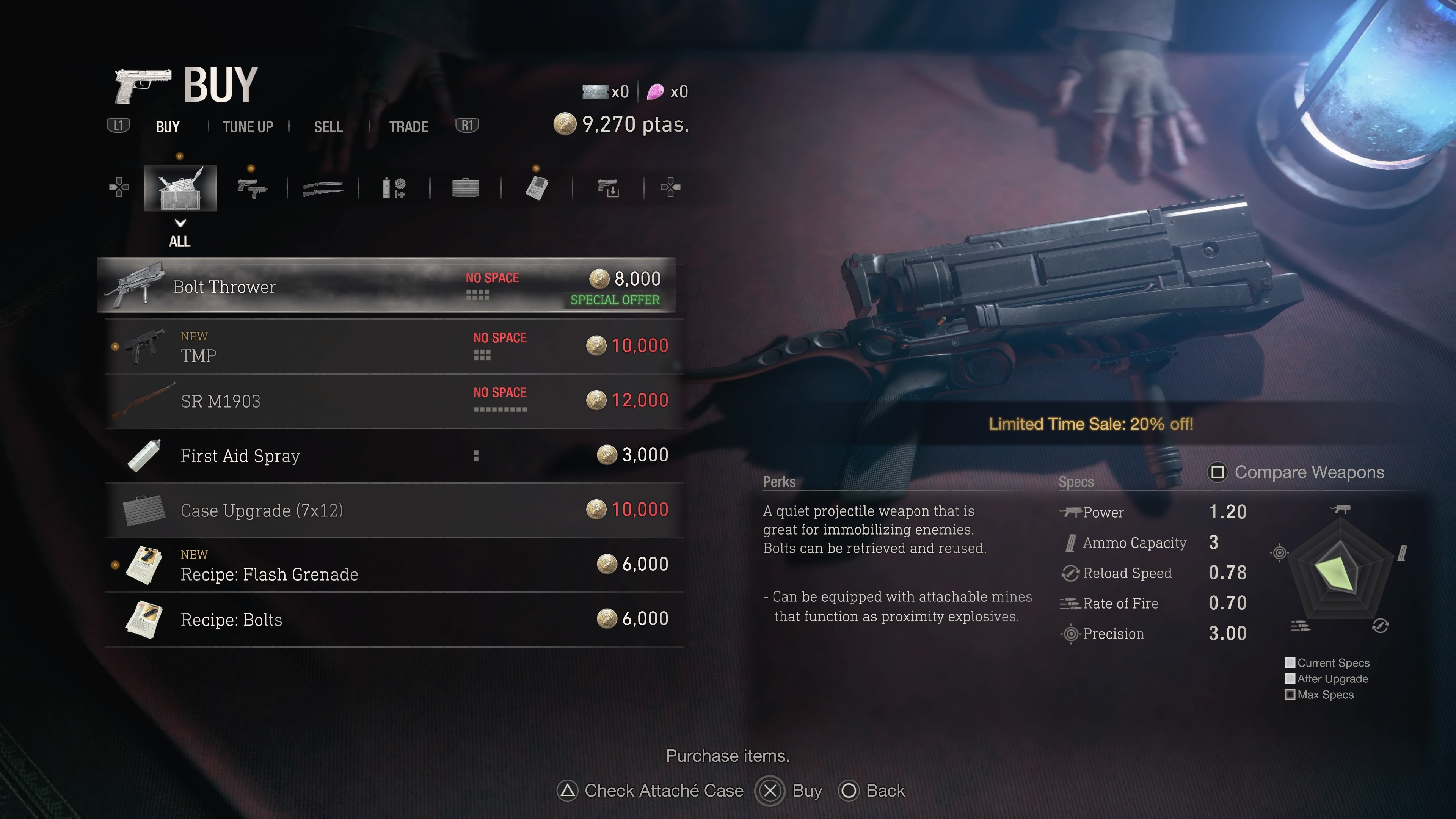The image size is (1456, 819).
Task: Select the Attaché Case category icon
Action: (x=466, y=188)
